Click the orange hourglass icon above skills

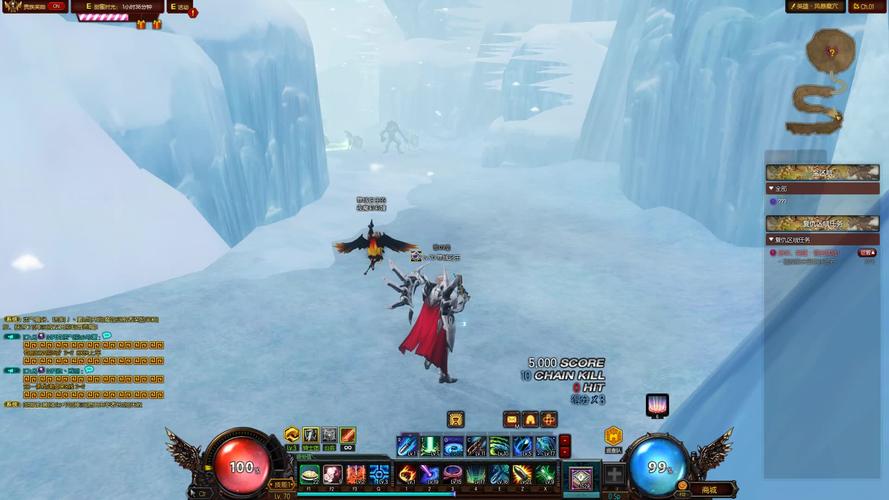[456, 420]
